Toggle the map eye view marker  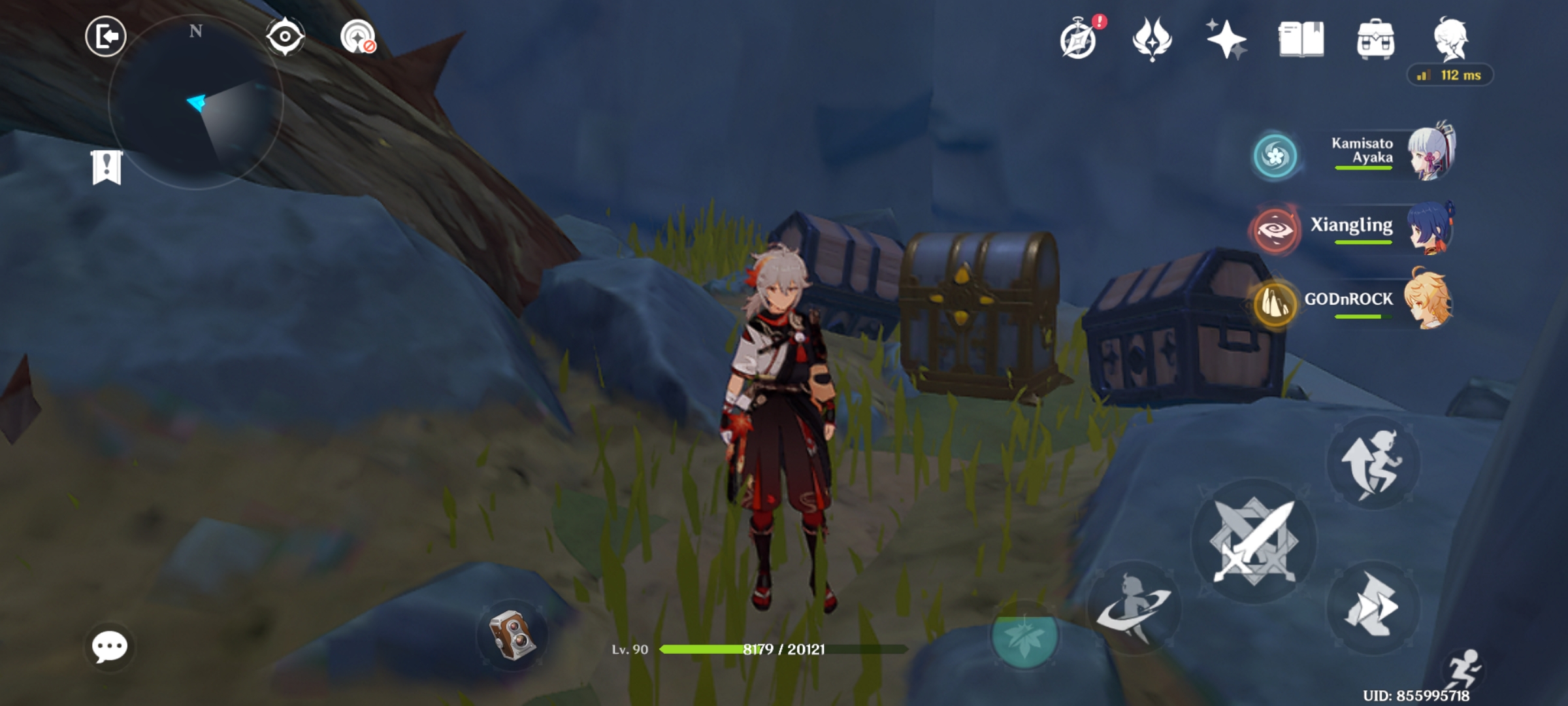(284, 36)
